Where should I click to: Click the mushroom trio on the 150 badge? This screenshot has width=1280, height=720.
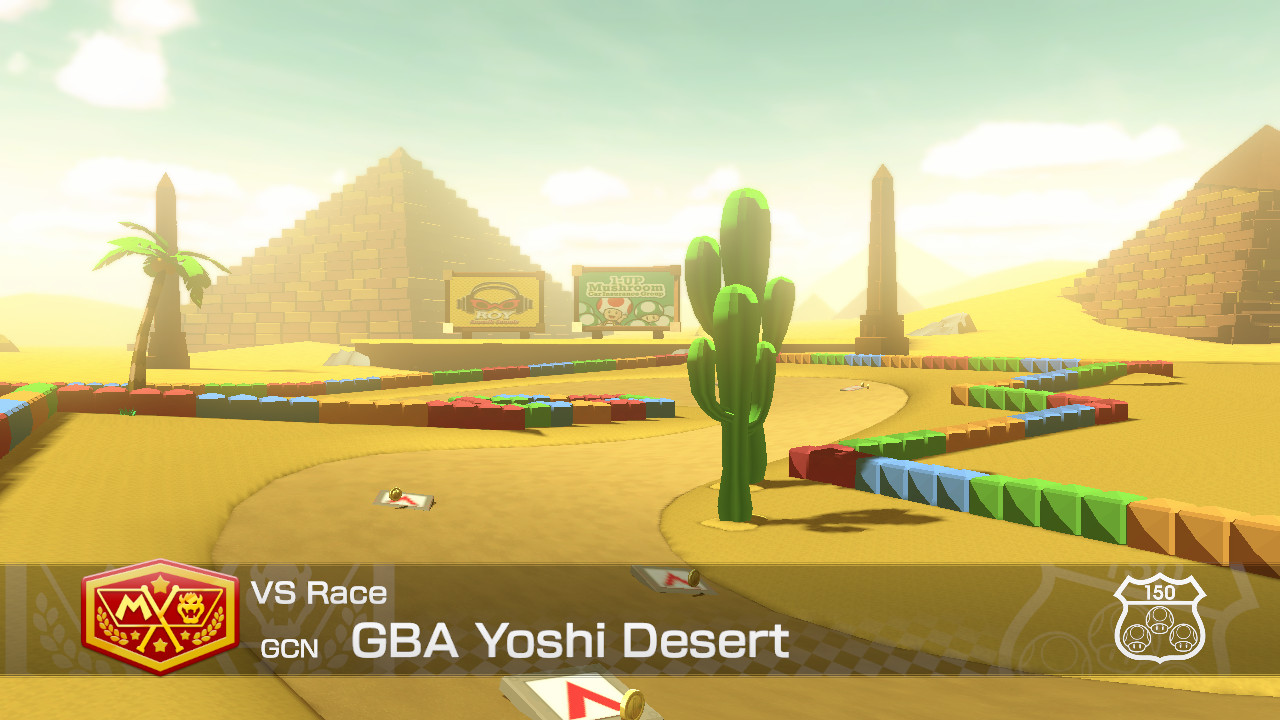pos(1162,628)
